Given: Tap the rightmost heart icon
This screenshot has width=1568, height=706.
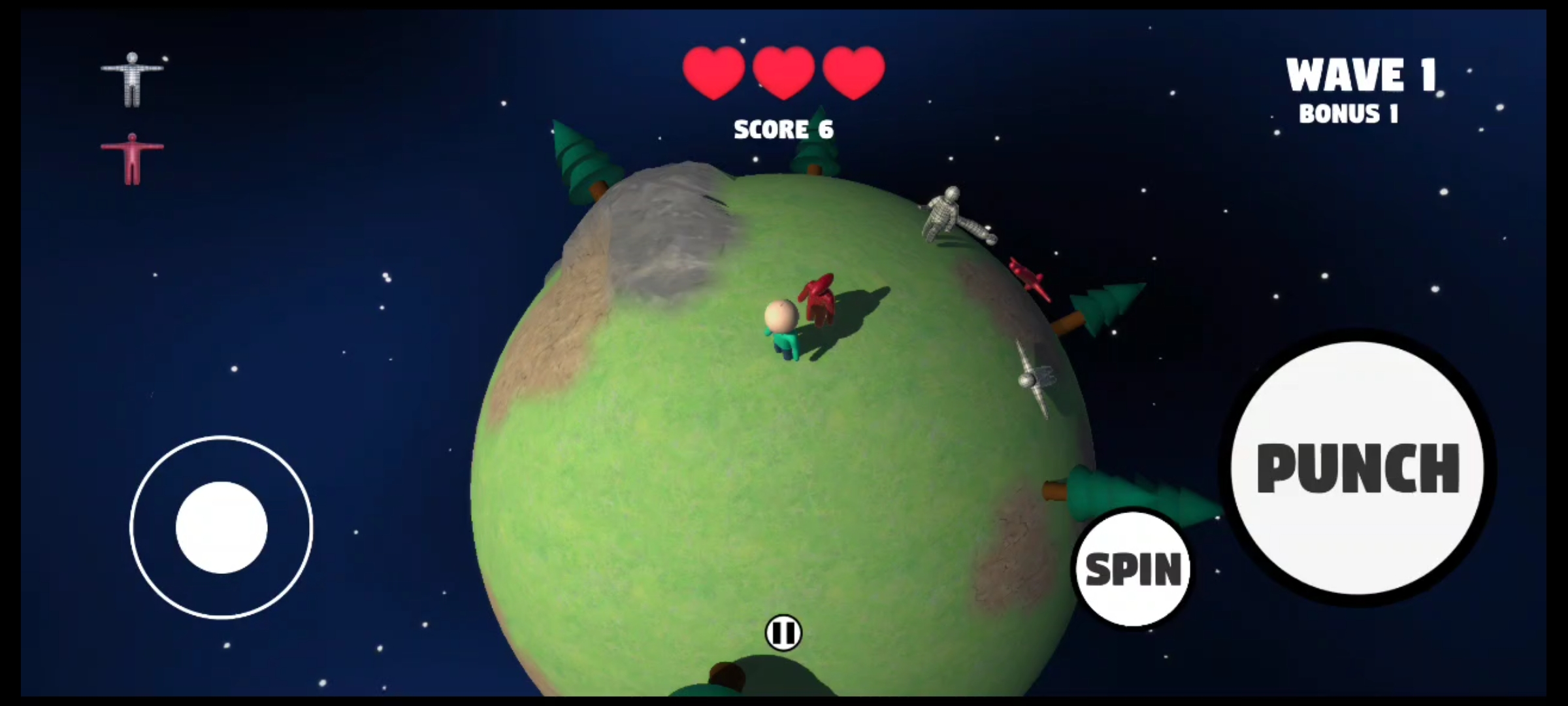Looking at the screenshot, I should coord(853,72).
